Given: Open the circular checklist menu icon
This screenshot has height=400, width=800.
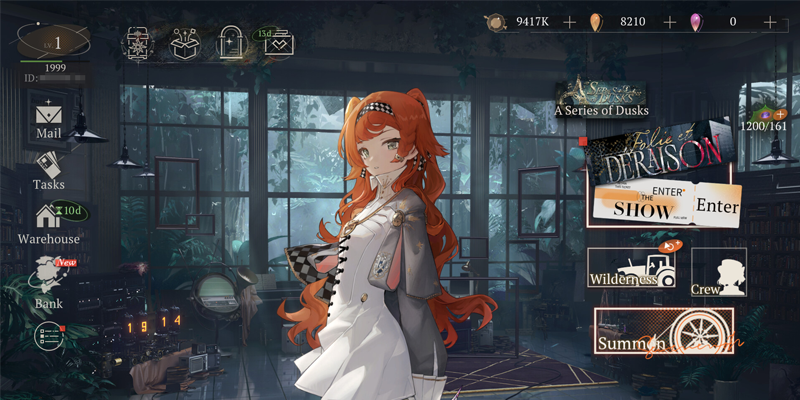Looking at the screenshot, I should (48, 337).
